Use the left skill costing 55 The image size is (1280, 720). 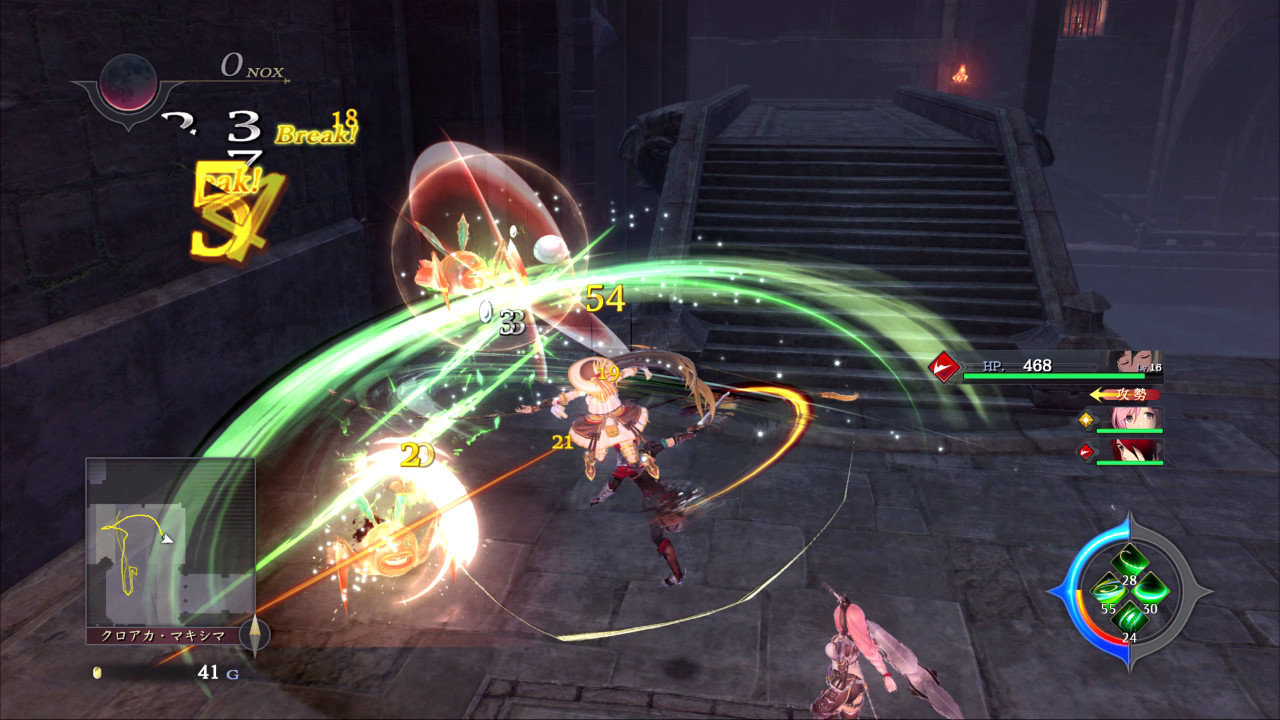click(x=1106, y=590)
